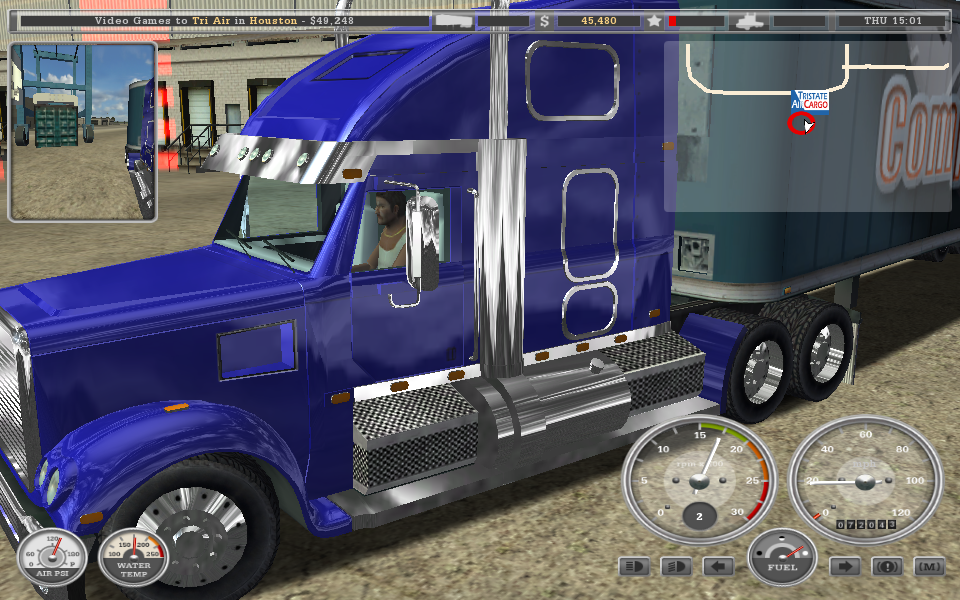This screenshot has height=600, width=960.
Task: Click the truck icon in top bar
Action: click(748, 20)
